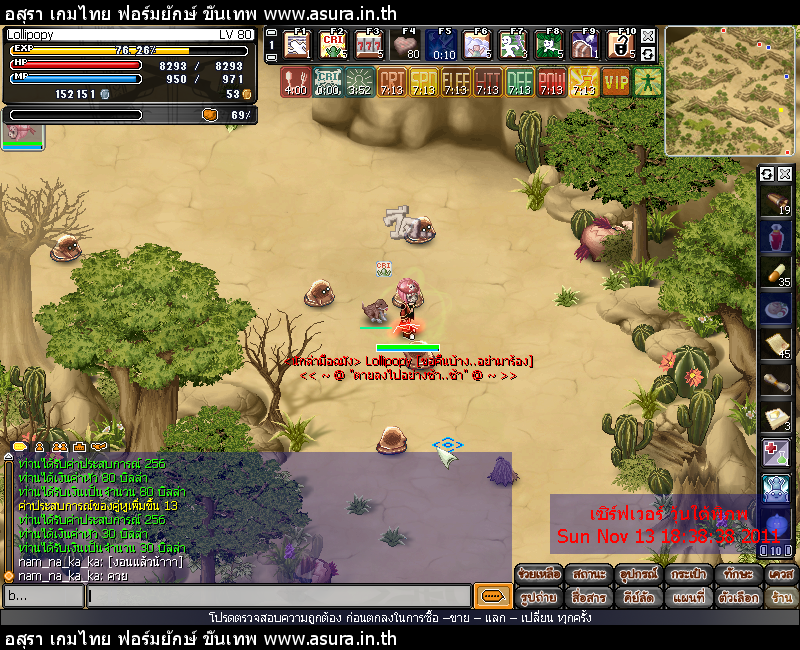Open the กระเป๋า (Bag) inventory
This screenshot has width=800, height=650.
(685, 575)
